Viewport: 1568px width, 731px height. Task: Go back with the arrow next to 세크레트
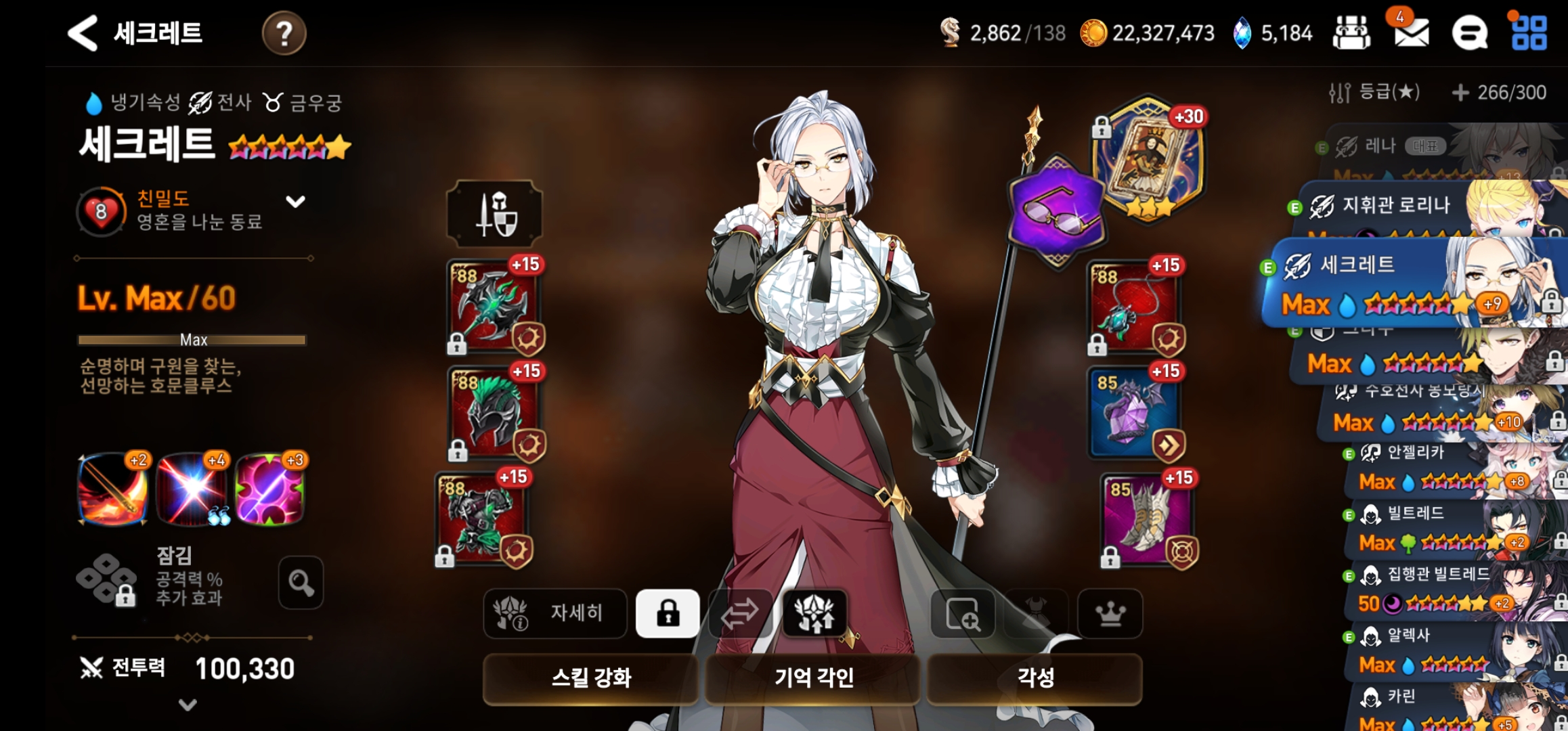click(x=84, y=33)
